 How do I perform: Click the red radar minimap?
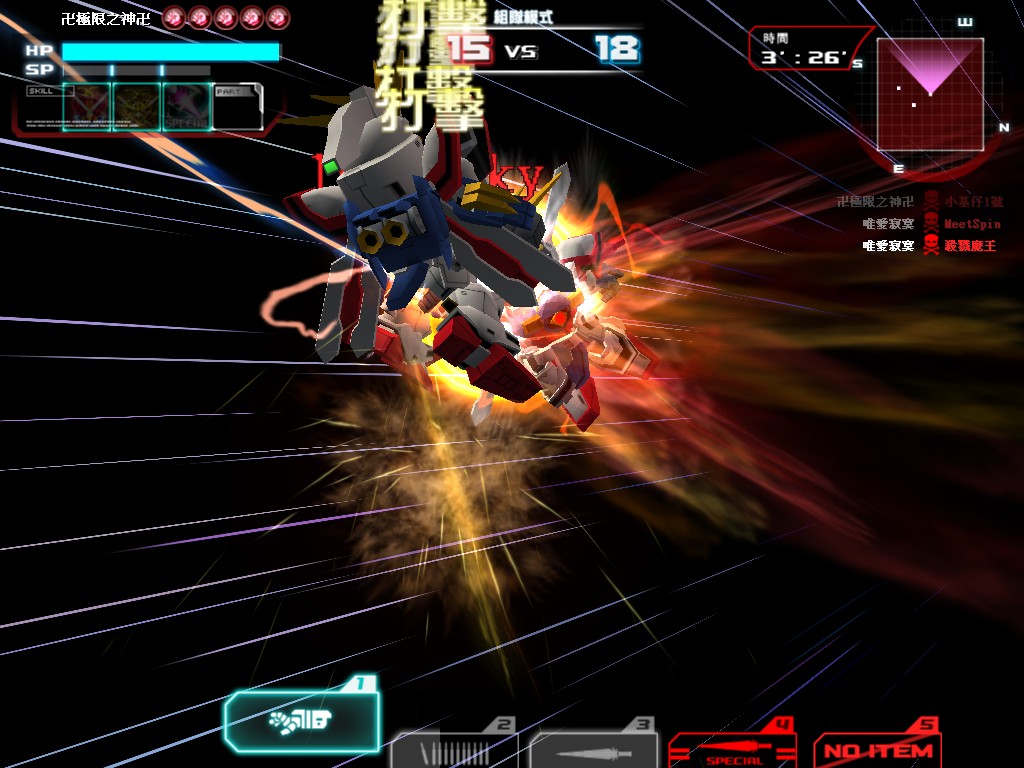point(930,94)
